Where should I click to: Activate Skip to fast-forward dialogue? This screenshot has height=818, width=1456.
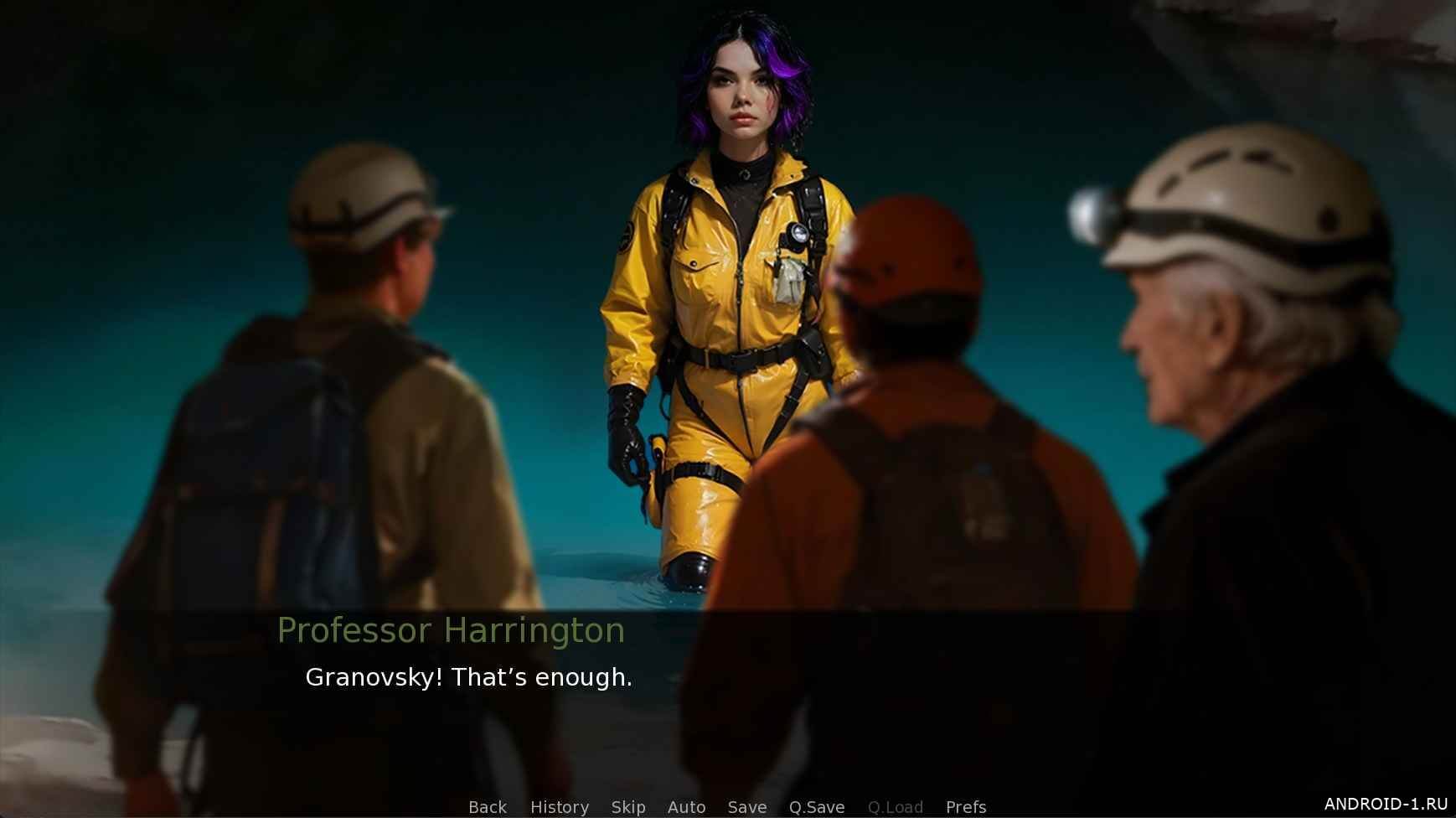(x=627, y=806)
